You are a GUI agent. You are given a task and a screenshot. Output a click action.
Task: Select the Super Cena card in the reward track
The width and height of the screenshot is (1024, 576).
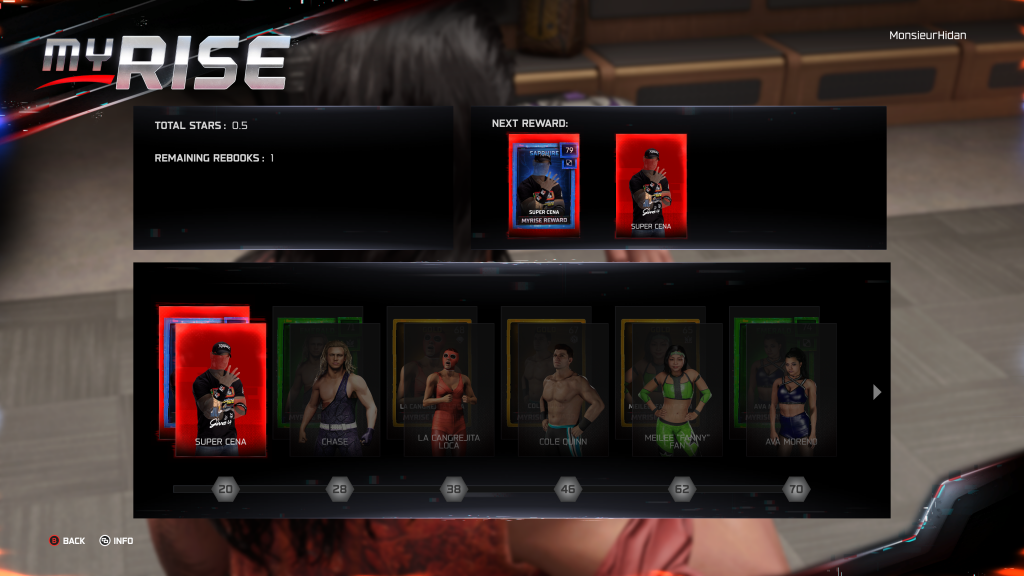(x=221, y=390)
